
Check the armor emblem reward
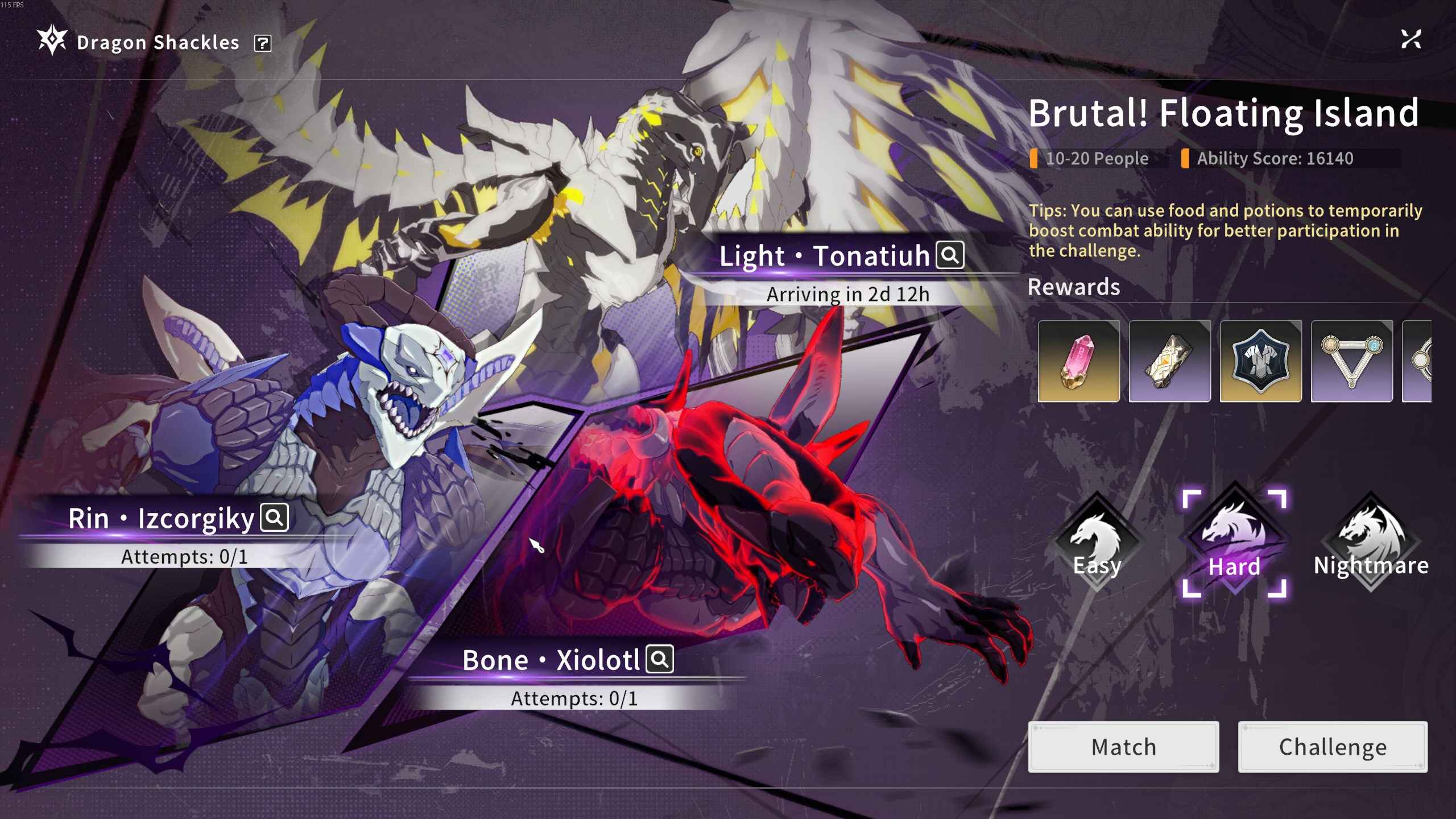coord(1261,361)
